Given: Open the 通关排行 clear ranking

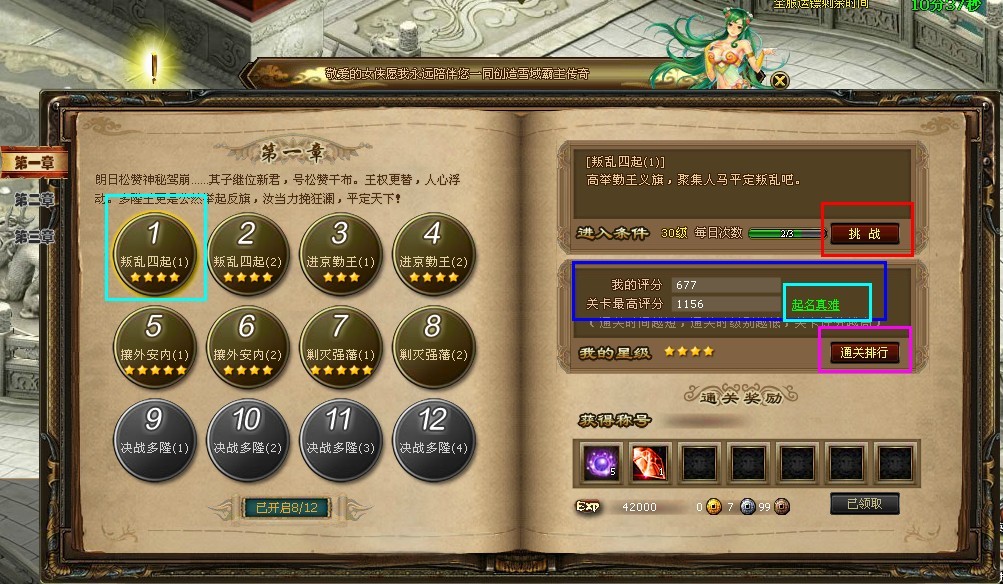Looking at the screenshot, I should (x=864, y=353).
